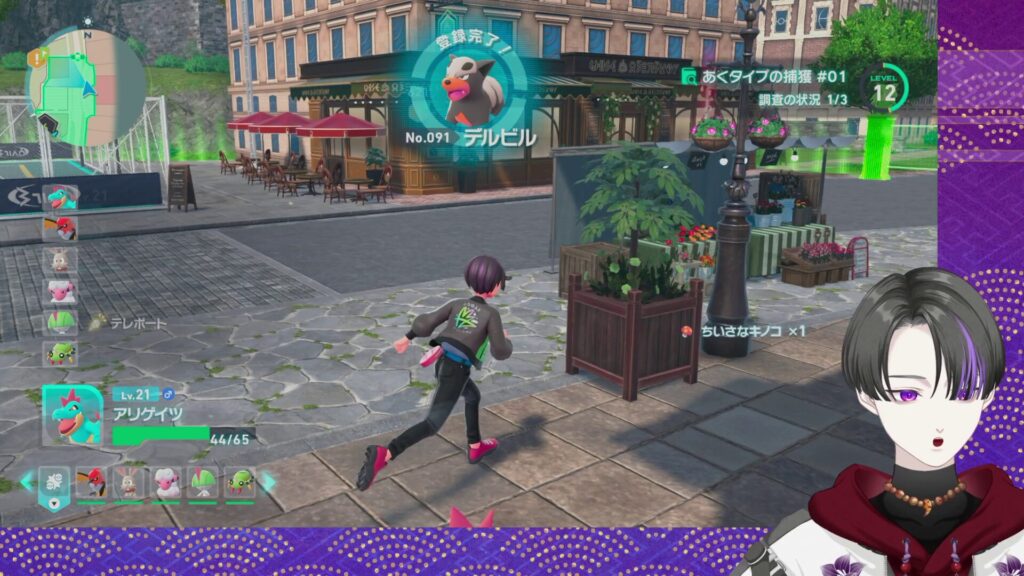Click the green LEVEL 12 ring indicator
This screenshot has height=576, width=1024.
pos(884,89)
